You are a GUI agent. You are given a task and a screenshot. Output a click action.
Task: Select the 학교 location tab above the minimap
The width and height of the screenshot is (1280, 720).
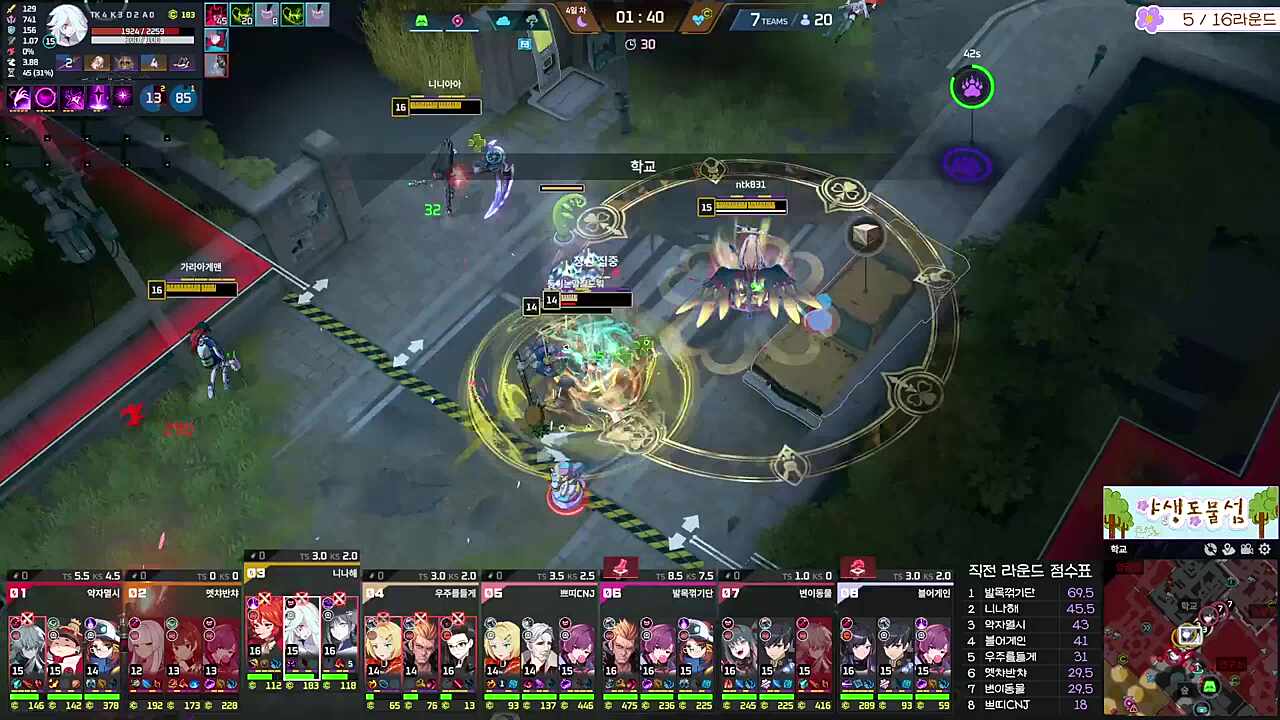point(1118,549)
